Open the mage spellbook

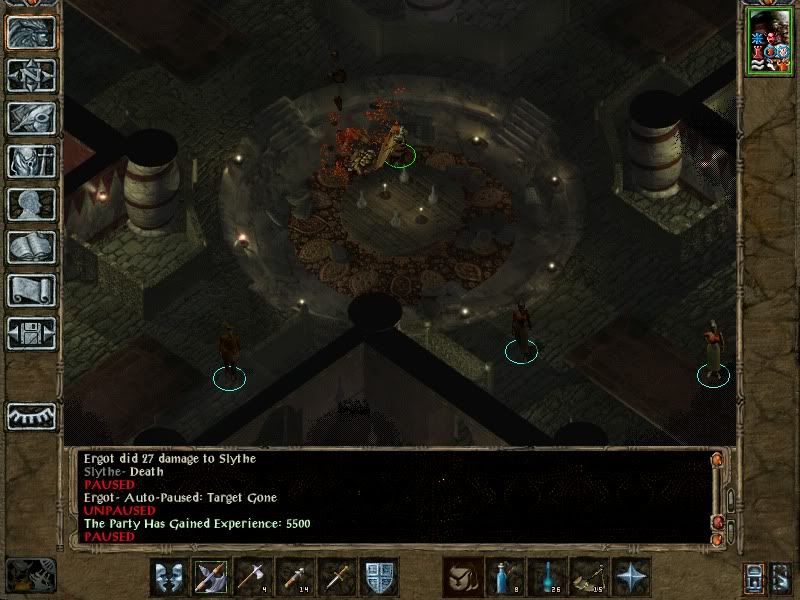click(x=31, y=247)
